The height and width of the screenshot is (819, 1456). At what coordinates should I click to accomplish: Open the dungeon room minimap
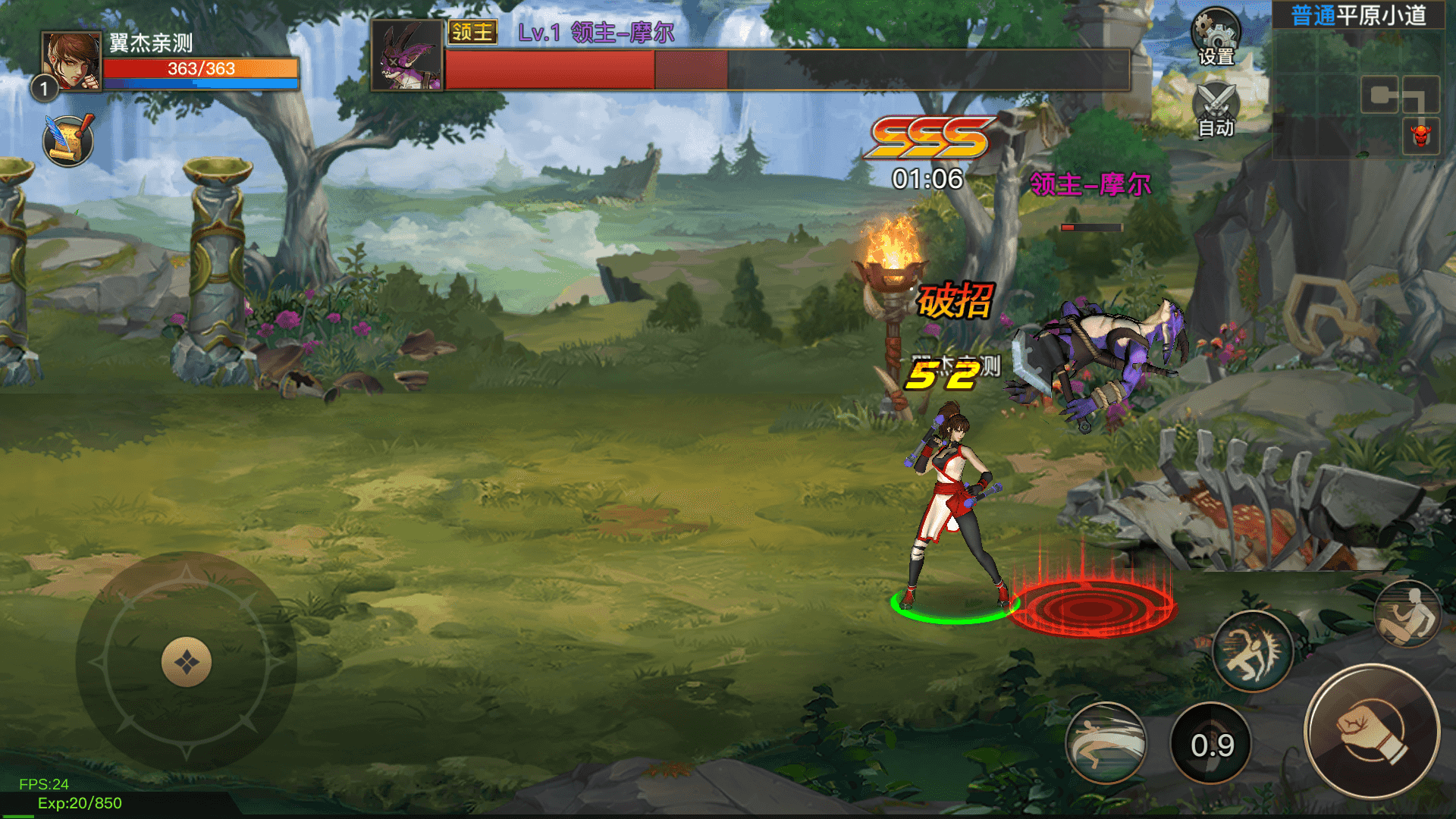pyautogui.click(x=1357, y=83)
